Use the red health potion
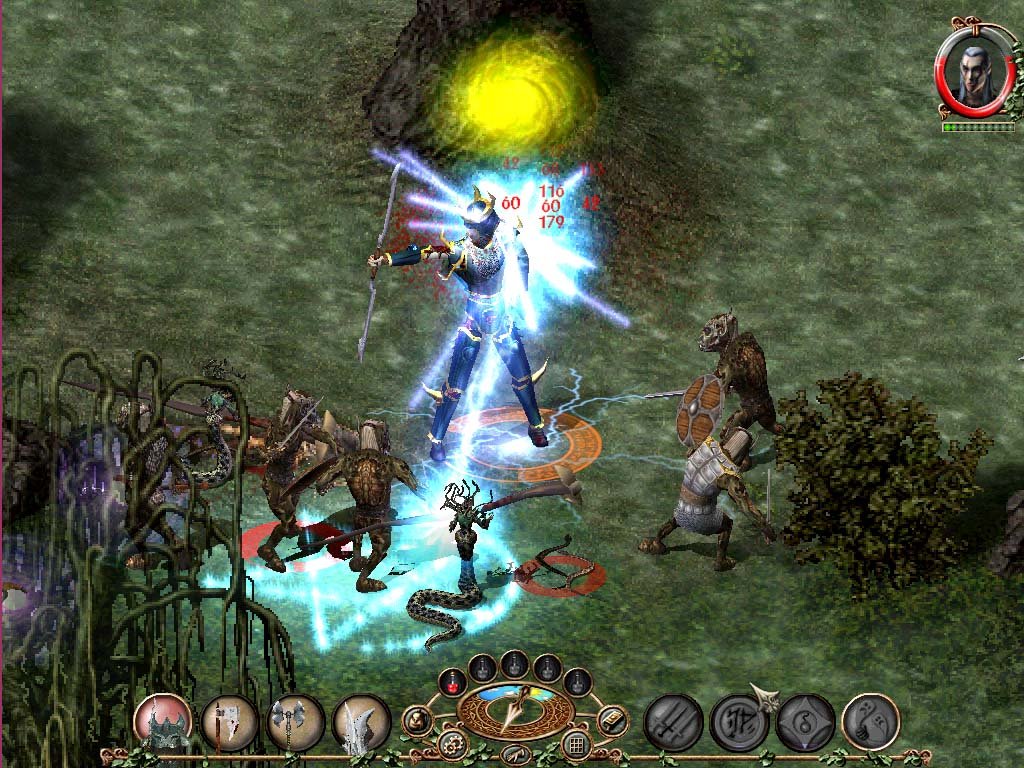The width and height of the screenshot is (1024, 768). tap(452, 682)
